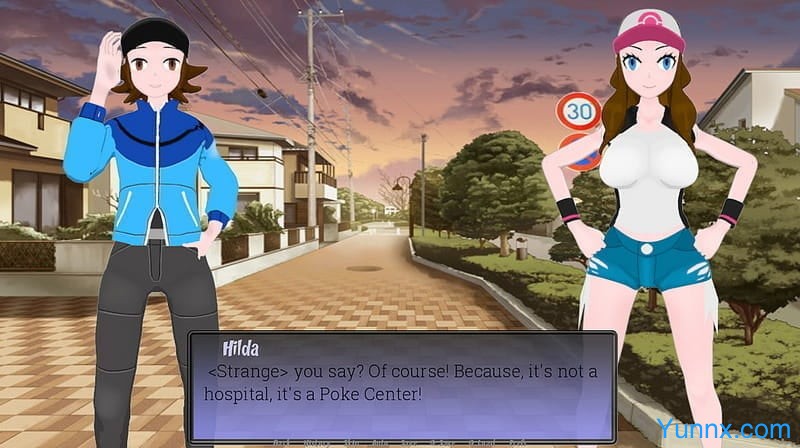Open Prefs from the quick menu
This screenshot has width=800, height=448.
tap(518, 443)
